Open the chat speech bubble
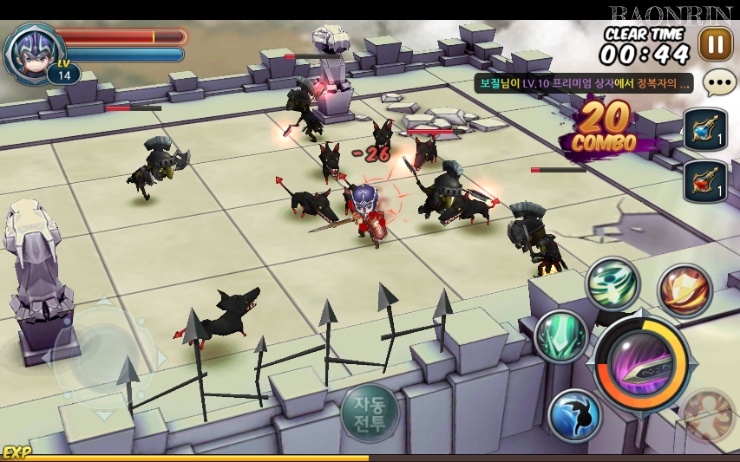Viewport: 740px width, 462px height. (x=719, y=82)
